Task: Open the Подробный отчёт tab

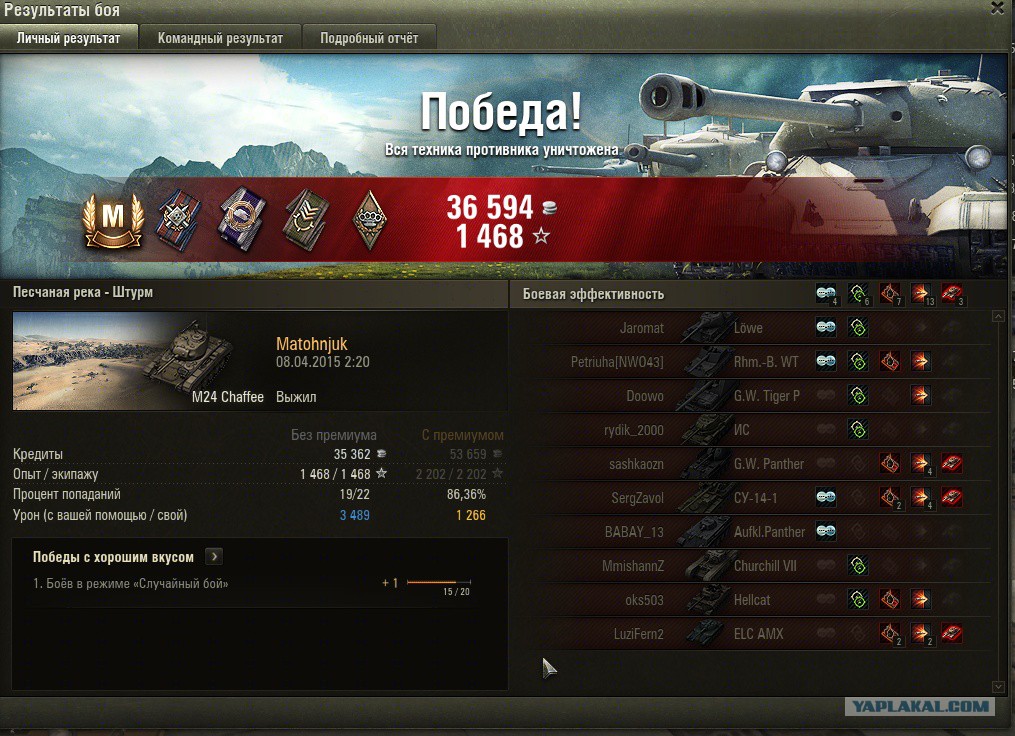Action: pos(369,38)
